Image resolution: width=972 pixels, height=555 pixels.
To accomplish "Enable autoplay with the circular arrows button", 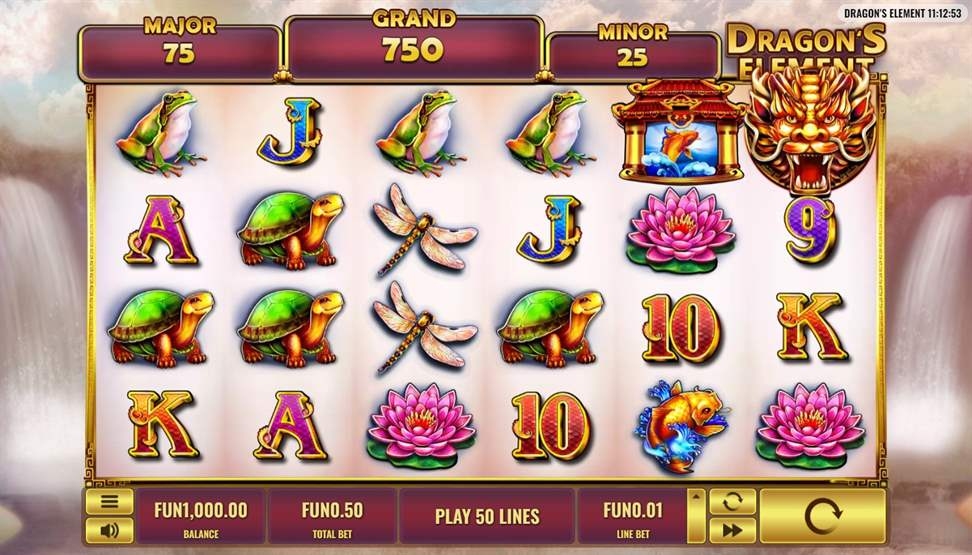I will (x=732, y=502).
